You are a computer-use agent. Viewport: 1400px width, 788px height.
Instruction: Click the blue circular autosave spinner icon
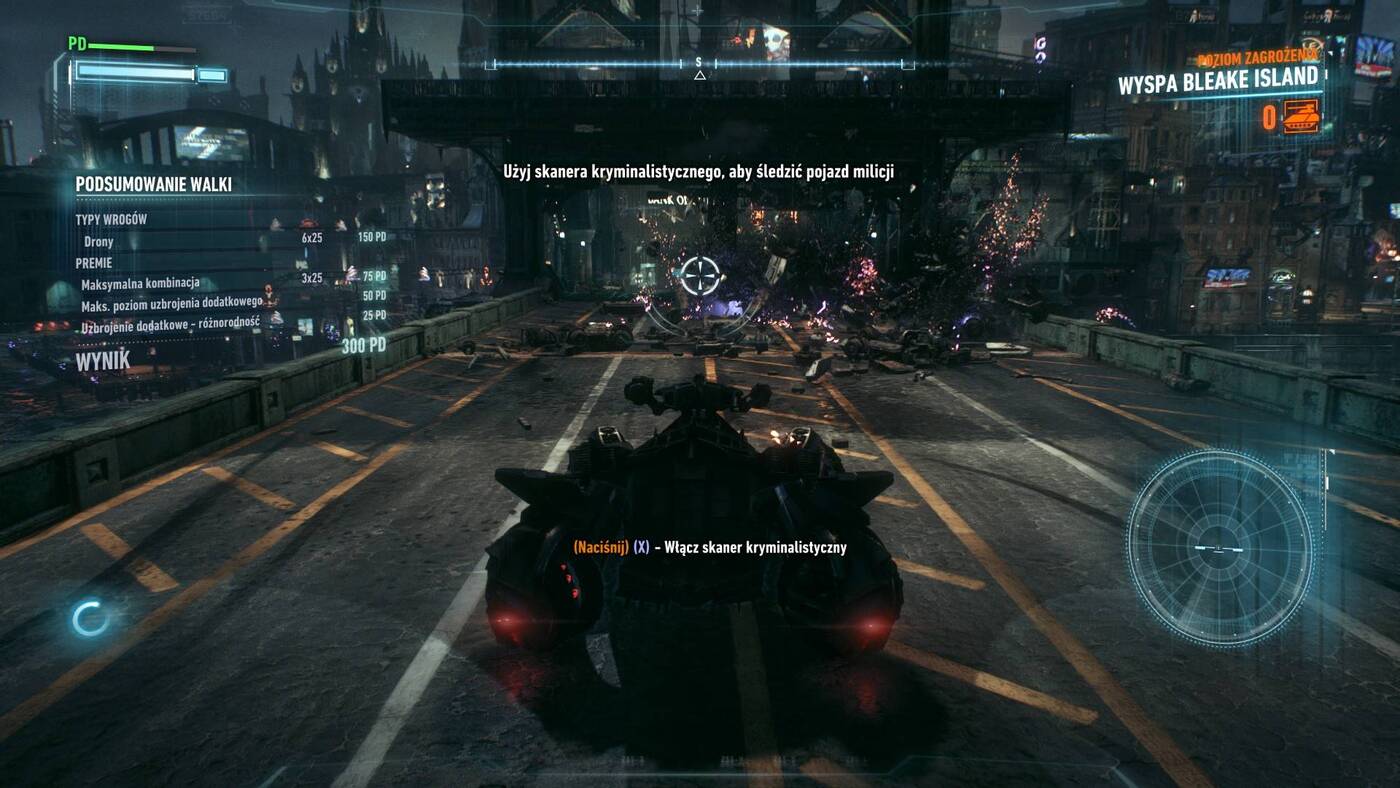pyautogui.click(x=90, y=619)
